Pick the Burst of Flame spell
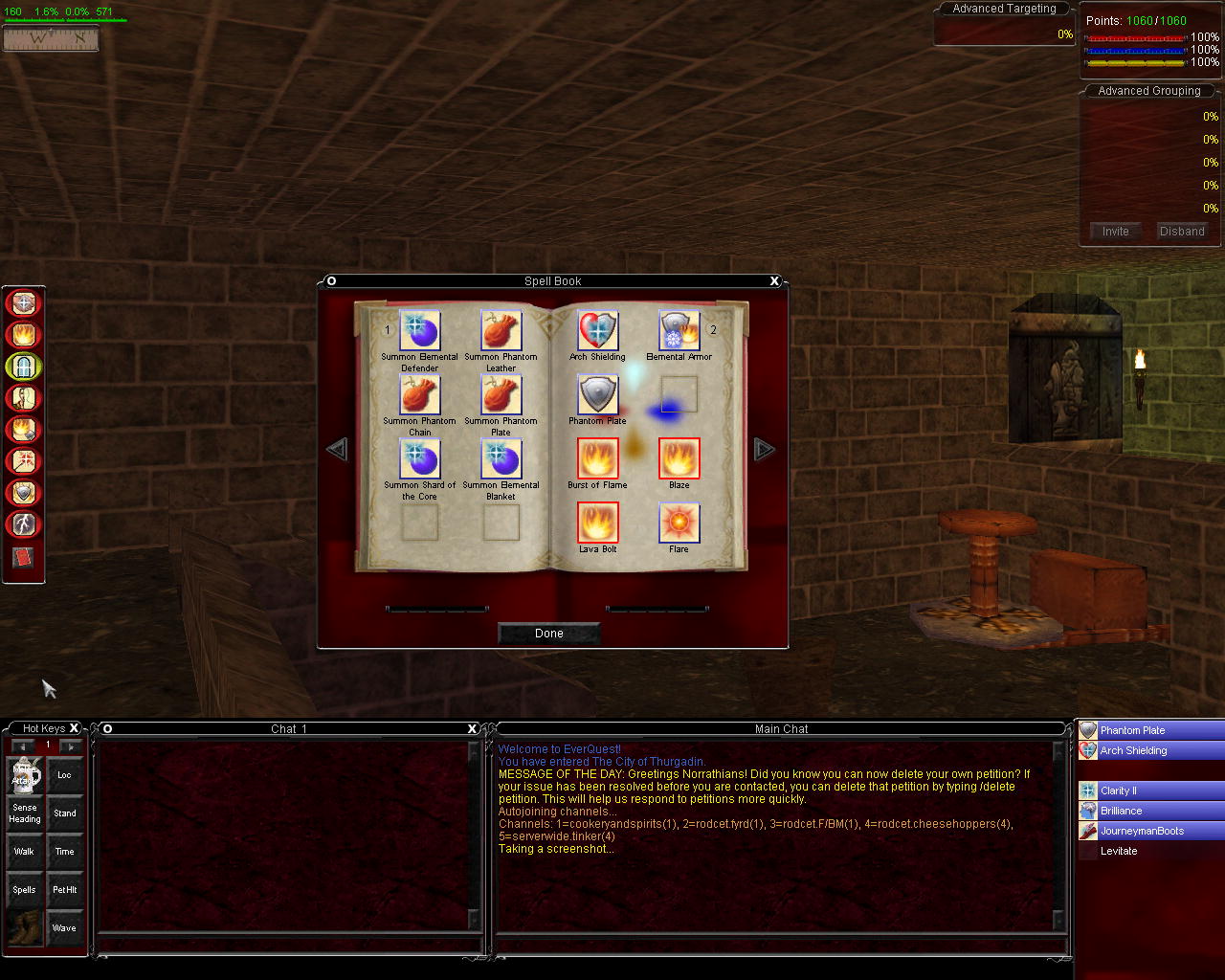1225x980 pixels. (x=597, y=458)
